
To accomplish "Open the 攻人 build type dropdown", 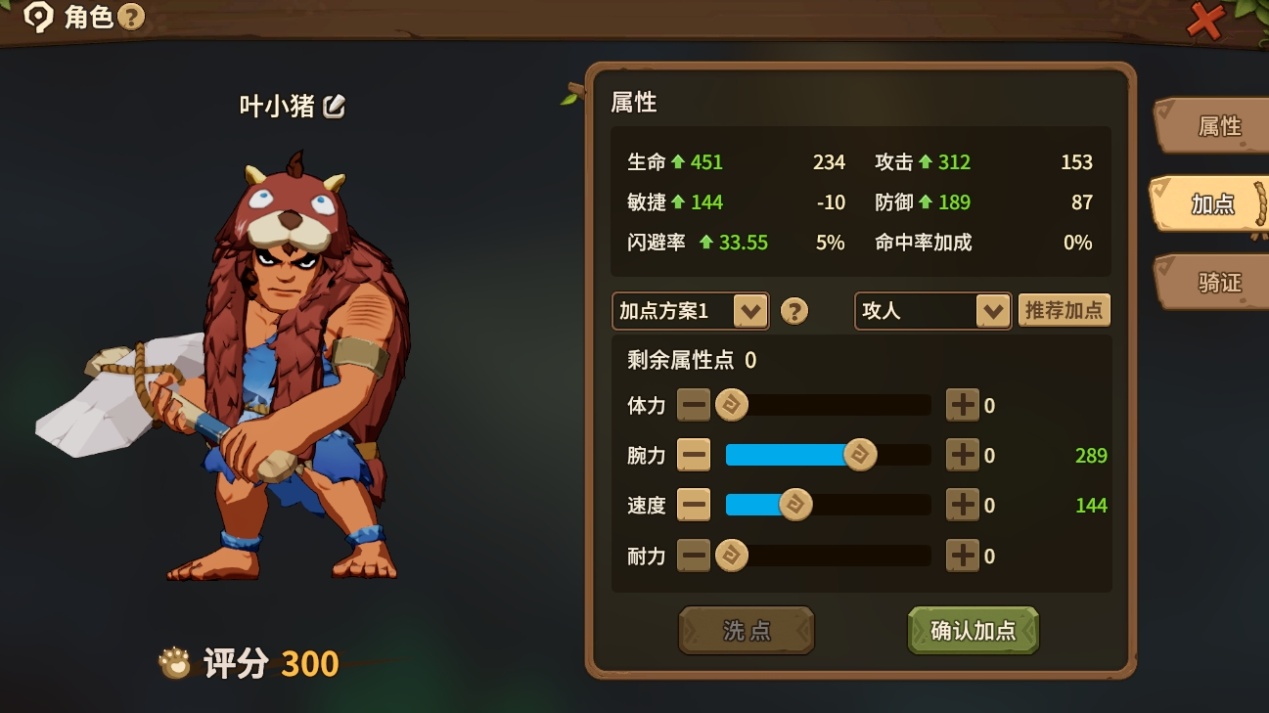I will point(992,311).
